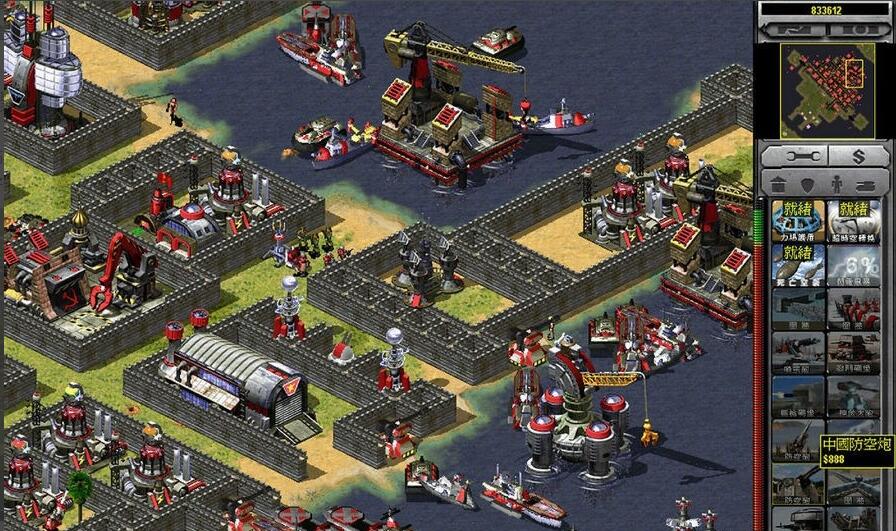Select the ready missile strike icon
This screenshot has width=896, height=531.
point(798,264)
